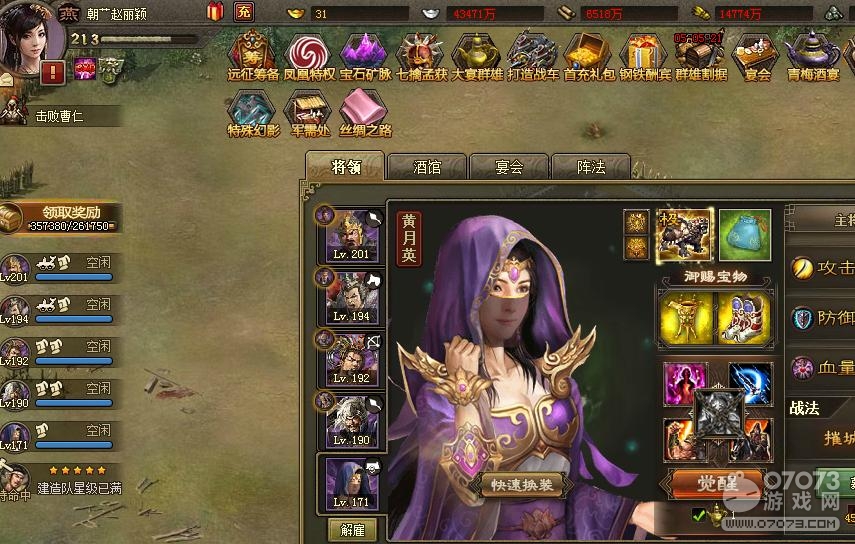The width and height of the screenshot is (855, 544).
Task: Open the 凤凰特权 phoenix privilege icon
Action: (307, 56)
